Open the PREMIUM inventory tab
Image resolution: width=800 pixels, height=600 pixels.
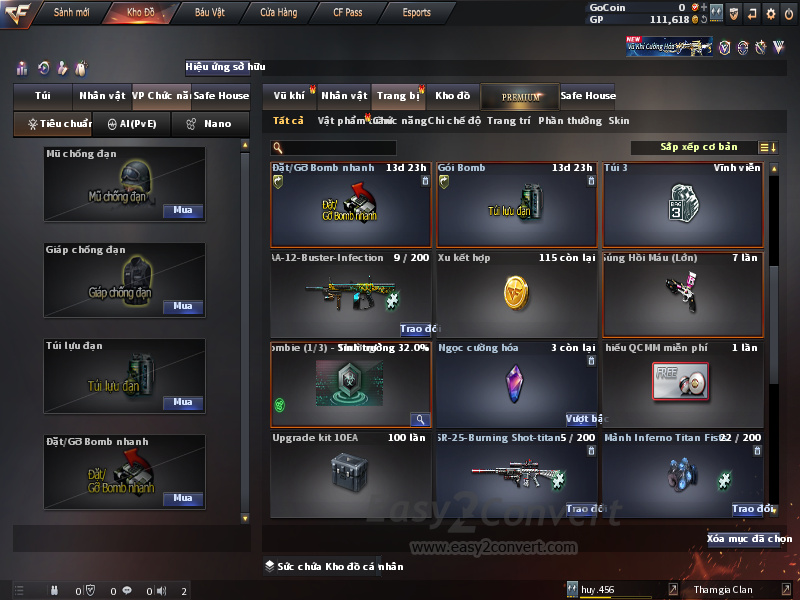click(x=521, y=96)
